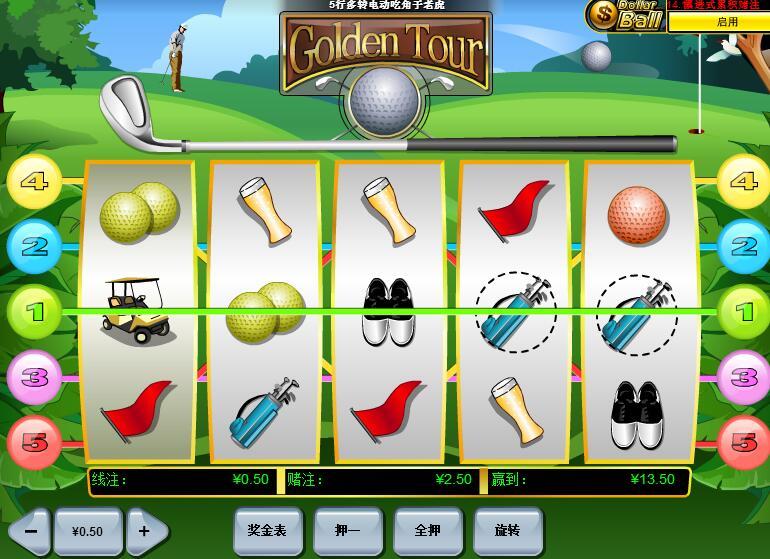
Task: Spin the reels with the 旋转 button
Action: point(507,530)
